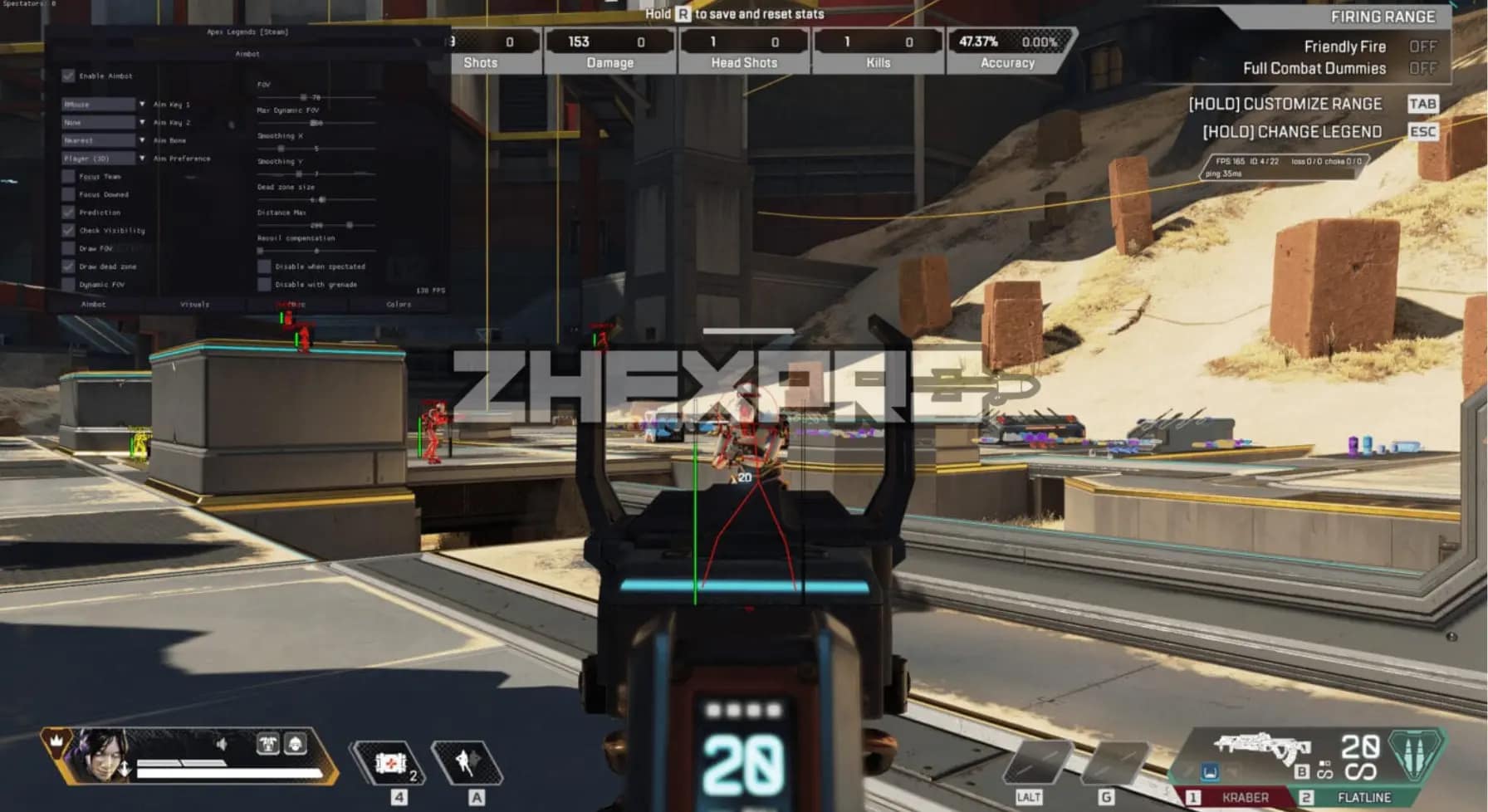
Task: Click the TAB button for Customize Range
Action: point(1422,104)
